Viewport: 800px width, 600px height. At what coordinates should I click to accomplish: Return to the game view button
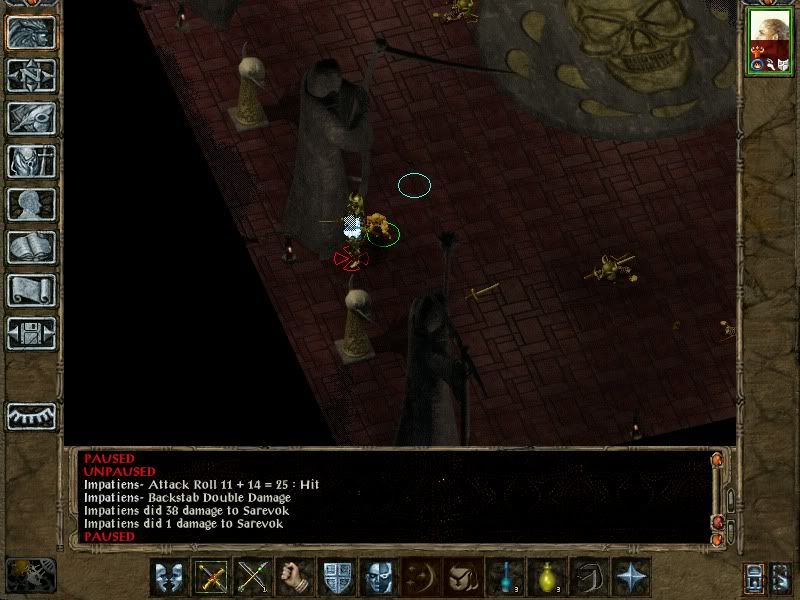pyautogui.click(x=32, y=33)
